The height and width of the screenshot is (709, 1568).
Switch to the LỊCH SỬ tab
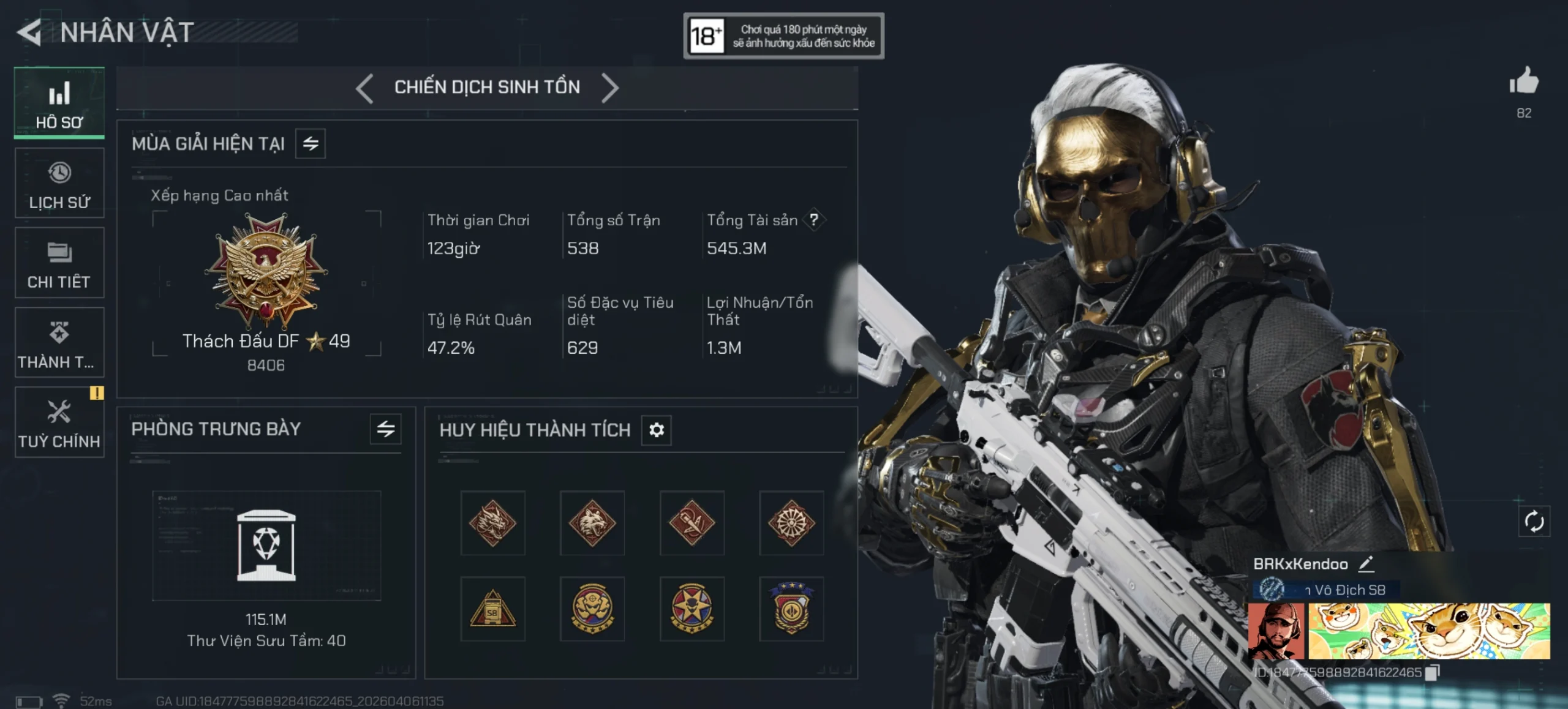[x=59, y=183]
